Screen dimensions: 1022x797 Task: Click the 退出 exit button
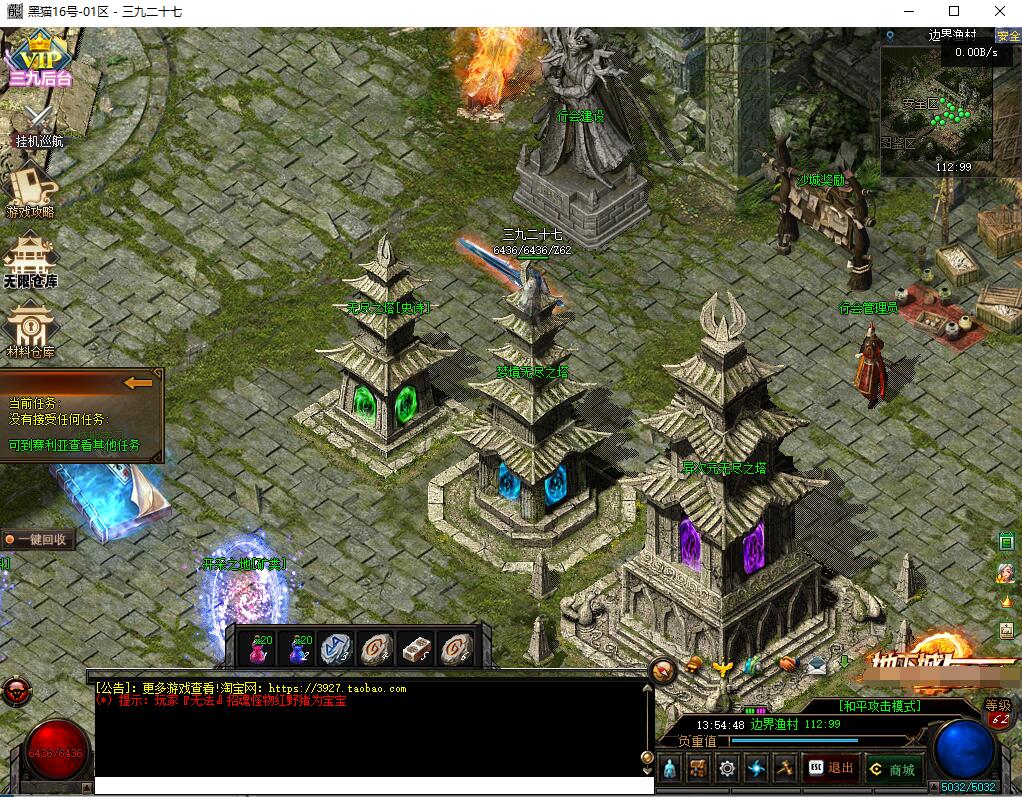(831, 768)
